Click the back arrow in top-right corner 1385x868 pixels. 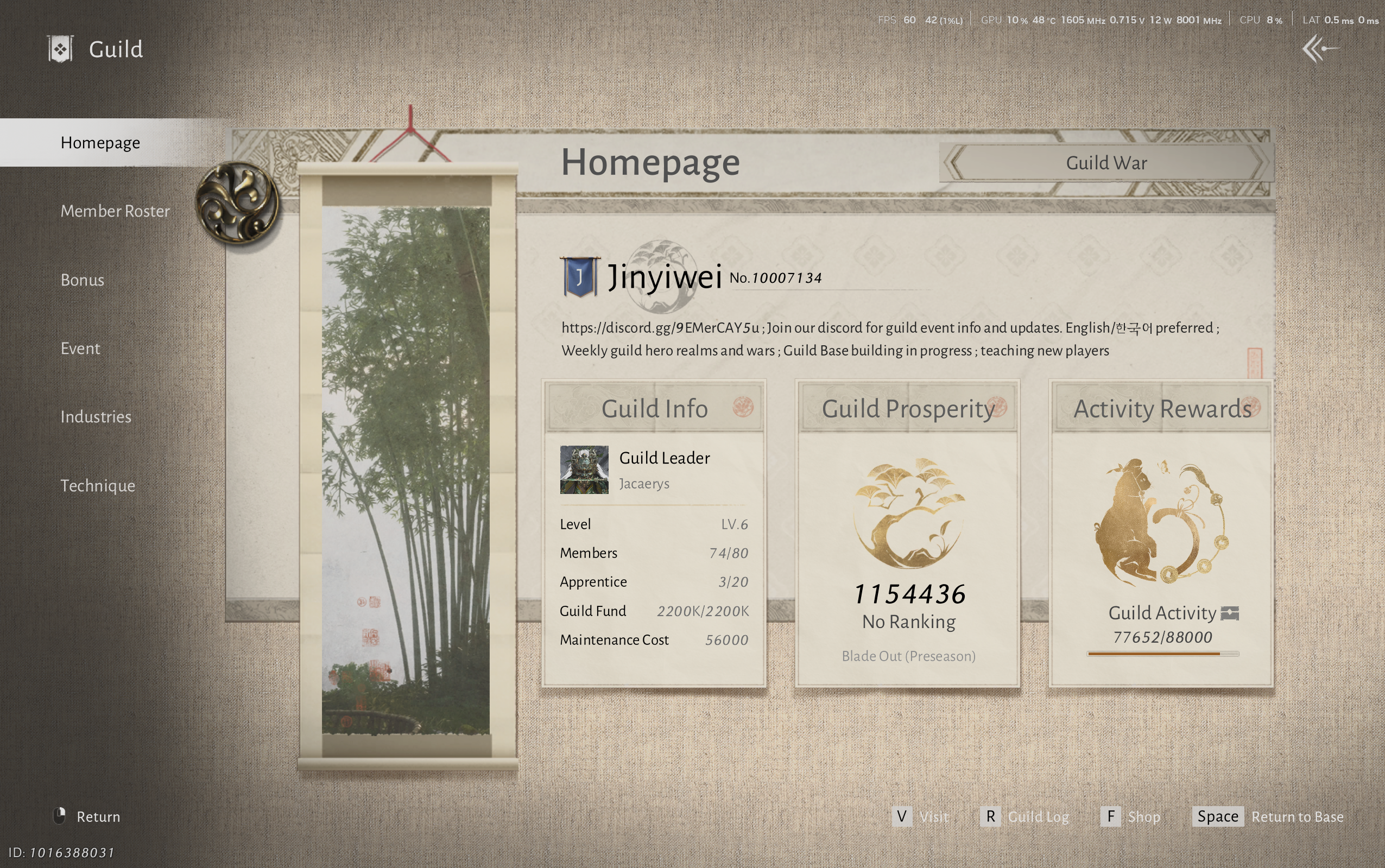(x=1320, y=49)
